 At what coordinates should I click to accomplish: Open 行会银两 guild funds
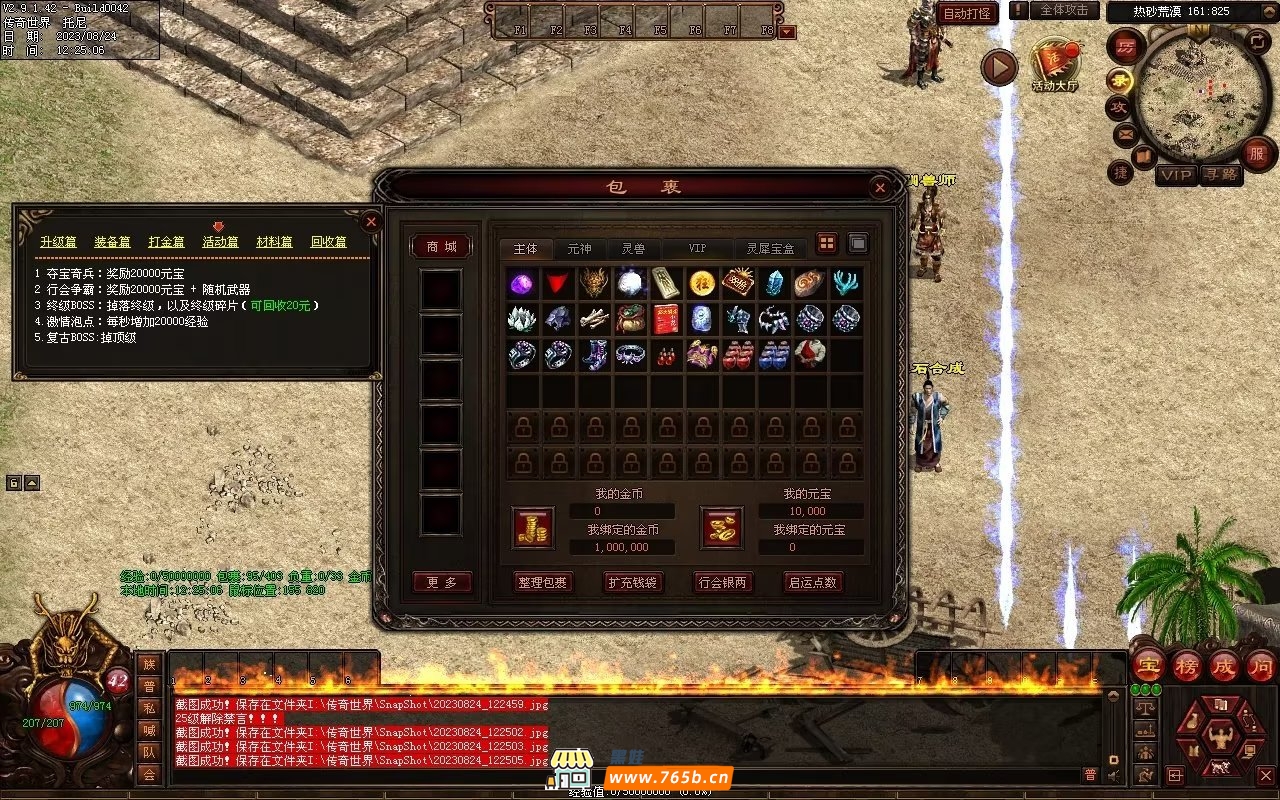point(723,582)
